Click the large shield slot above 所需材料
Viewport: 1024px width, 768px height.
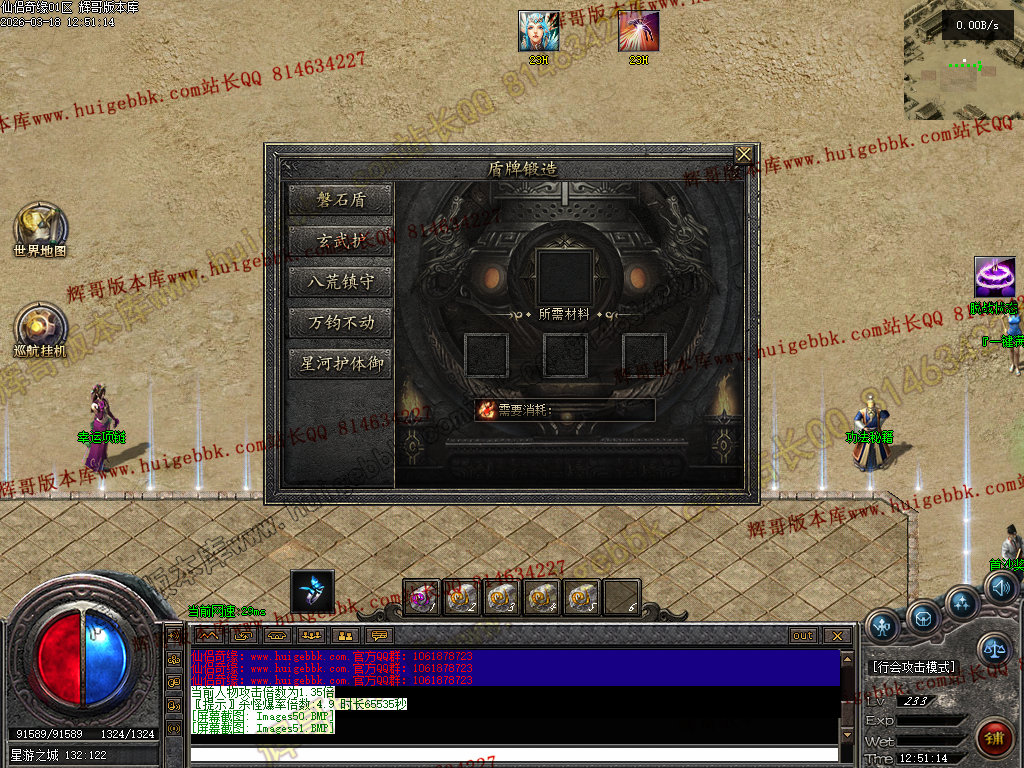(565, 276)
